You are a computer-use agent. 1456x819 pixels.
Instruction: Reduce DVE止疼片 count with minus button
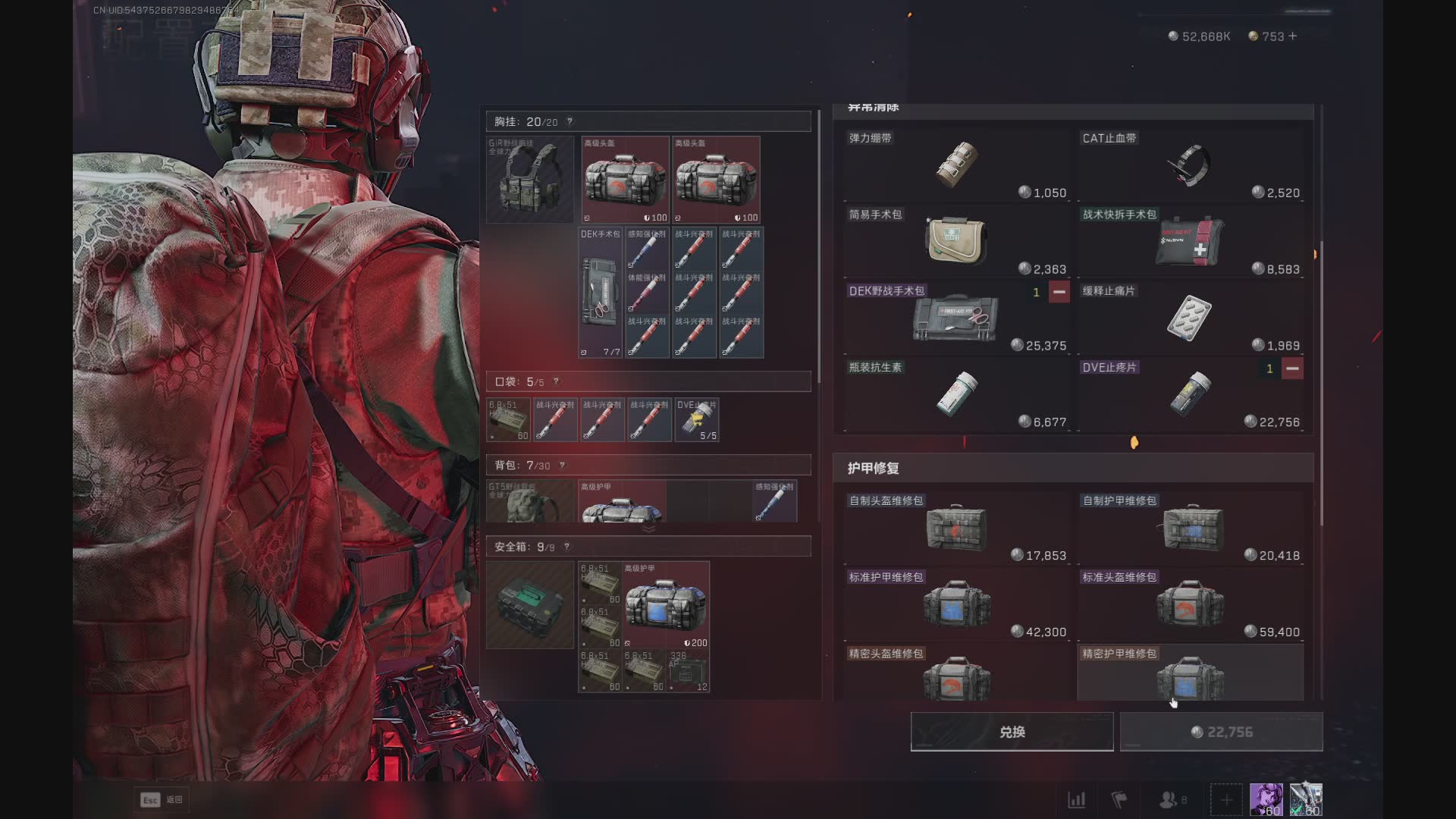(1292, 369)
